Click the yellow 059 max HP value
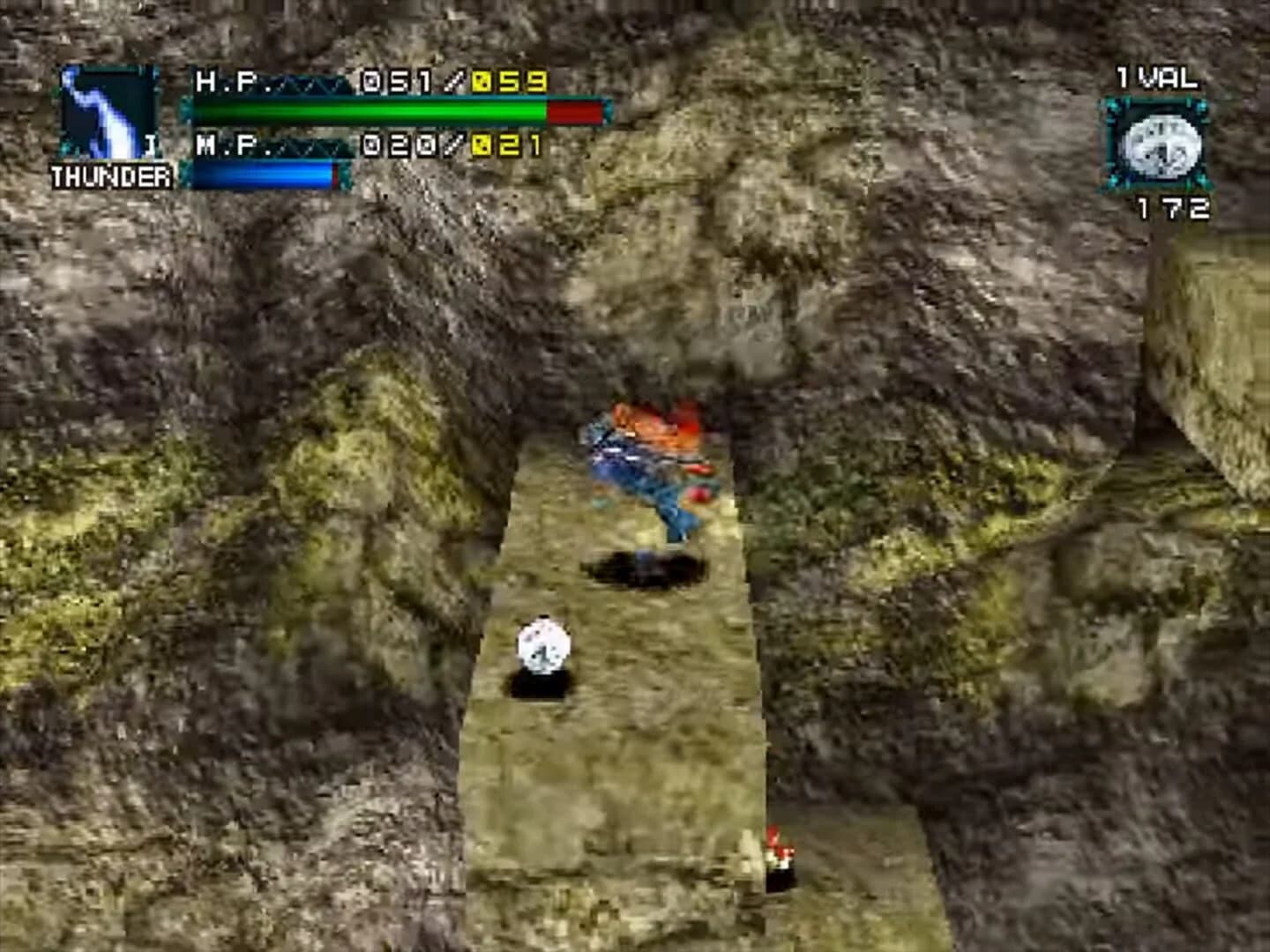1270x952 pixels. pos(510,81)
